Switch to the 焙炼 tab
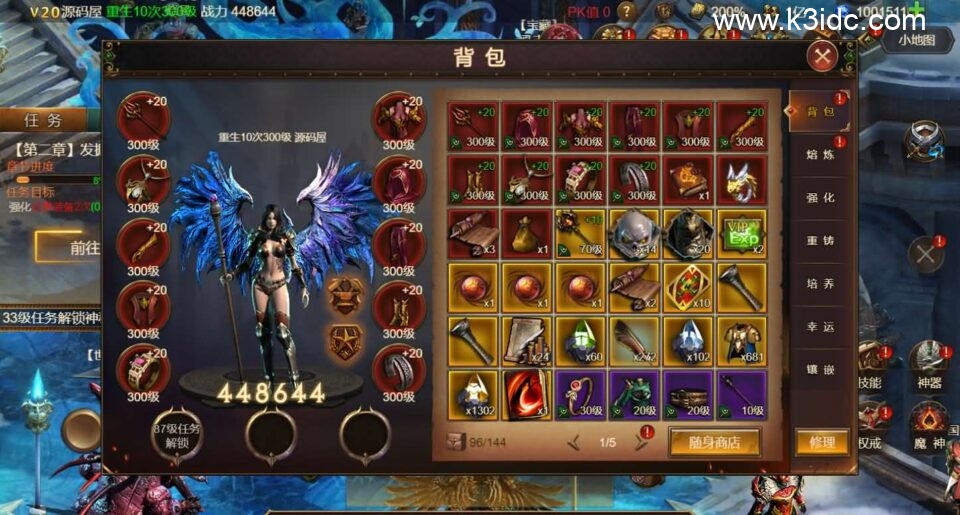This screenshot has width=960, height=515. click(820, 155)
